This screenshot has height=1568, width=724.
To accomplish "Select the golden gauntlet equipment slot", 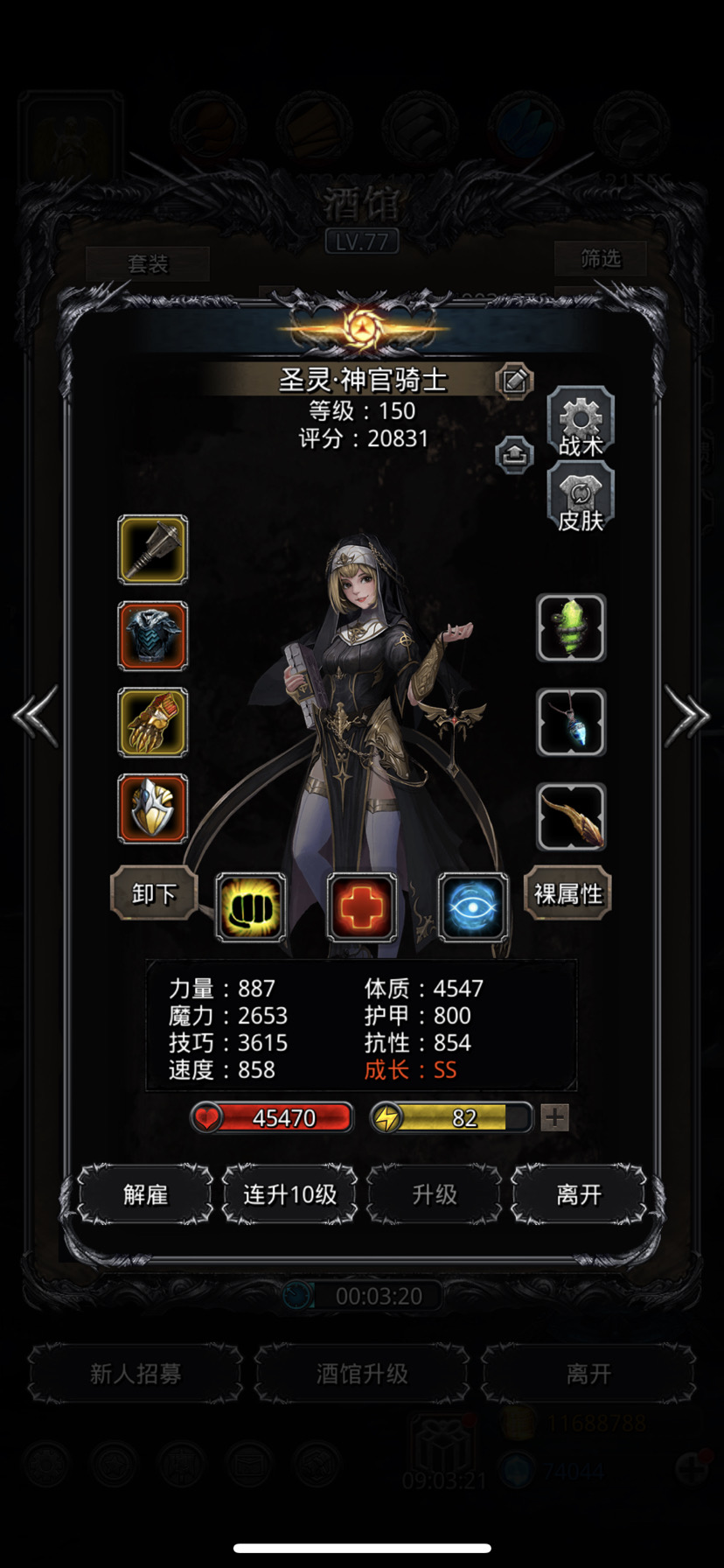I will pos(153,722).
